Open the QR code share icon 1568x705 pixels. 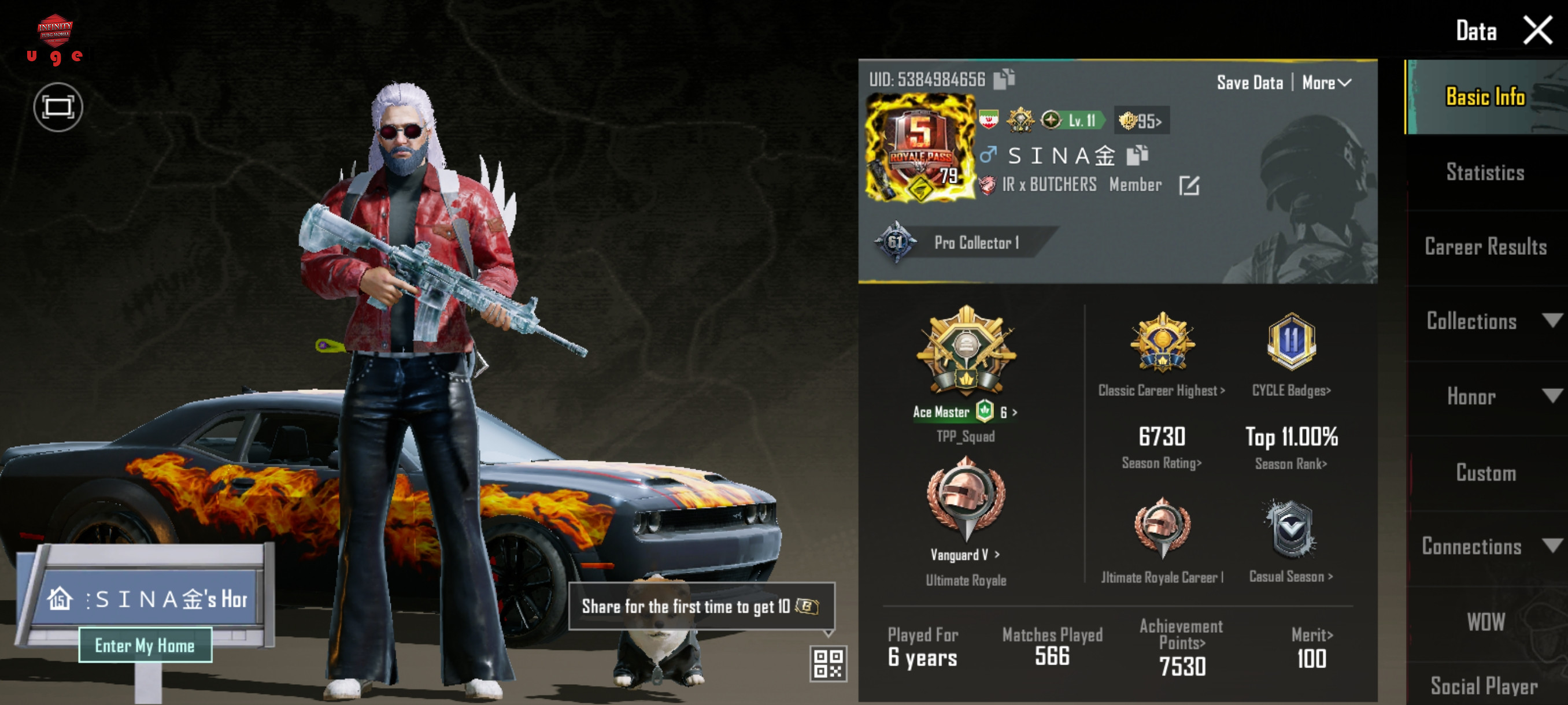tap(828, 662)
